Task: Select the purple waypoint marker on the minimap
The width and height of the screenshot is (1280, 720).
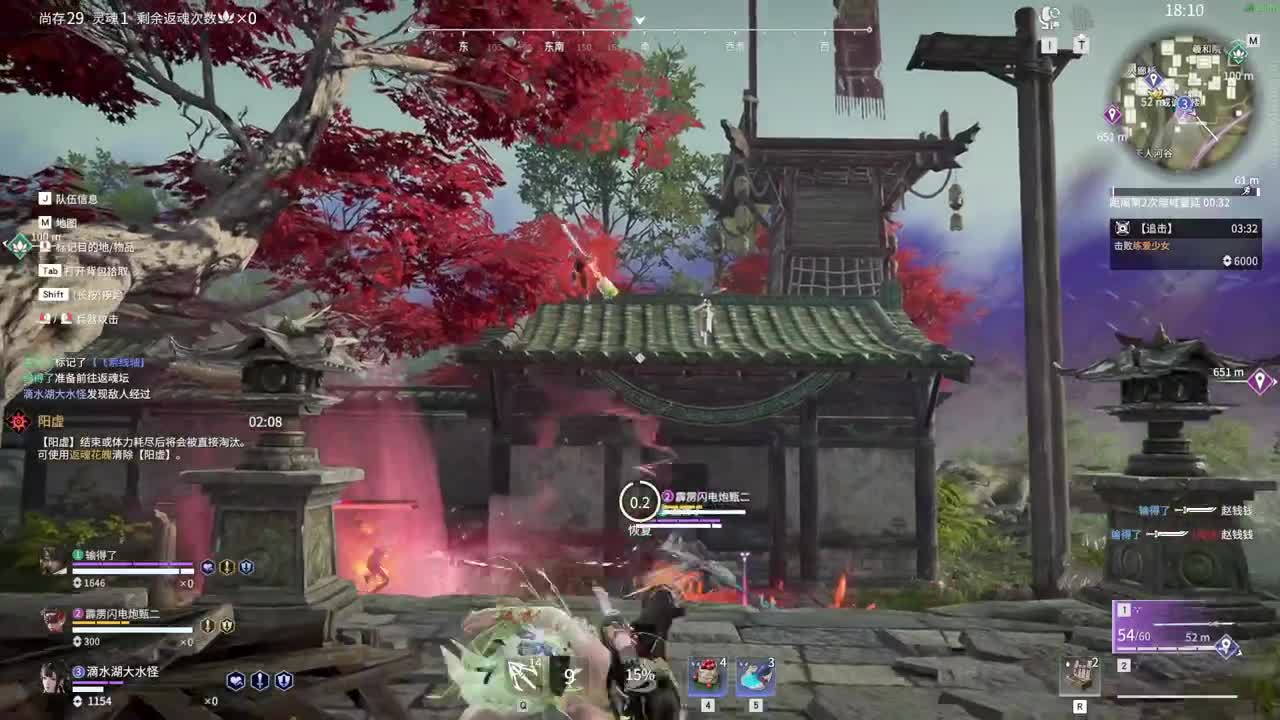Action: [1113, 113]
